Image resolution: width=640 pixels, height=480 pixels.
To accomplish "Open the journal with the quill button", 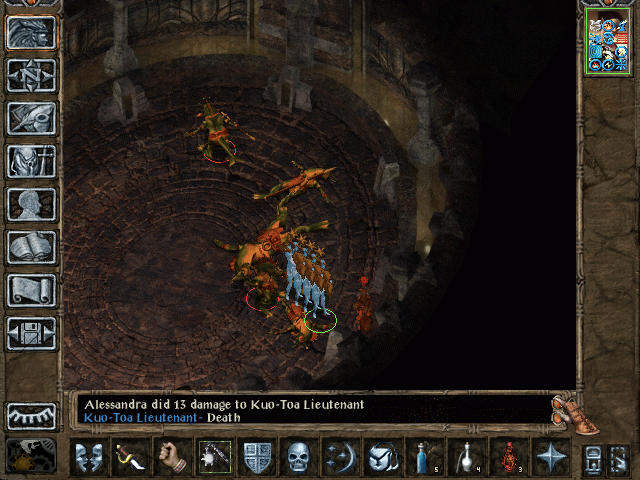I will click(x=32, y=118).
